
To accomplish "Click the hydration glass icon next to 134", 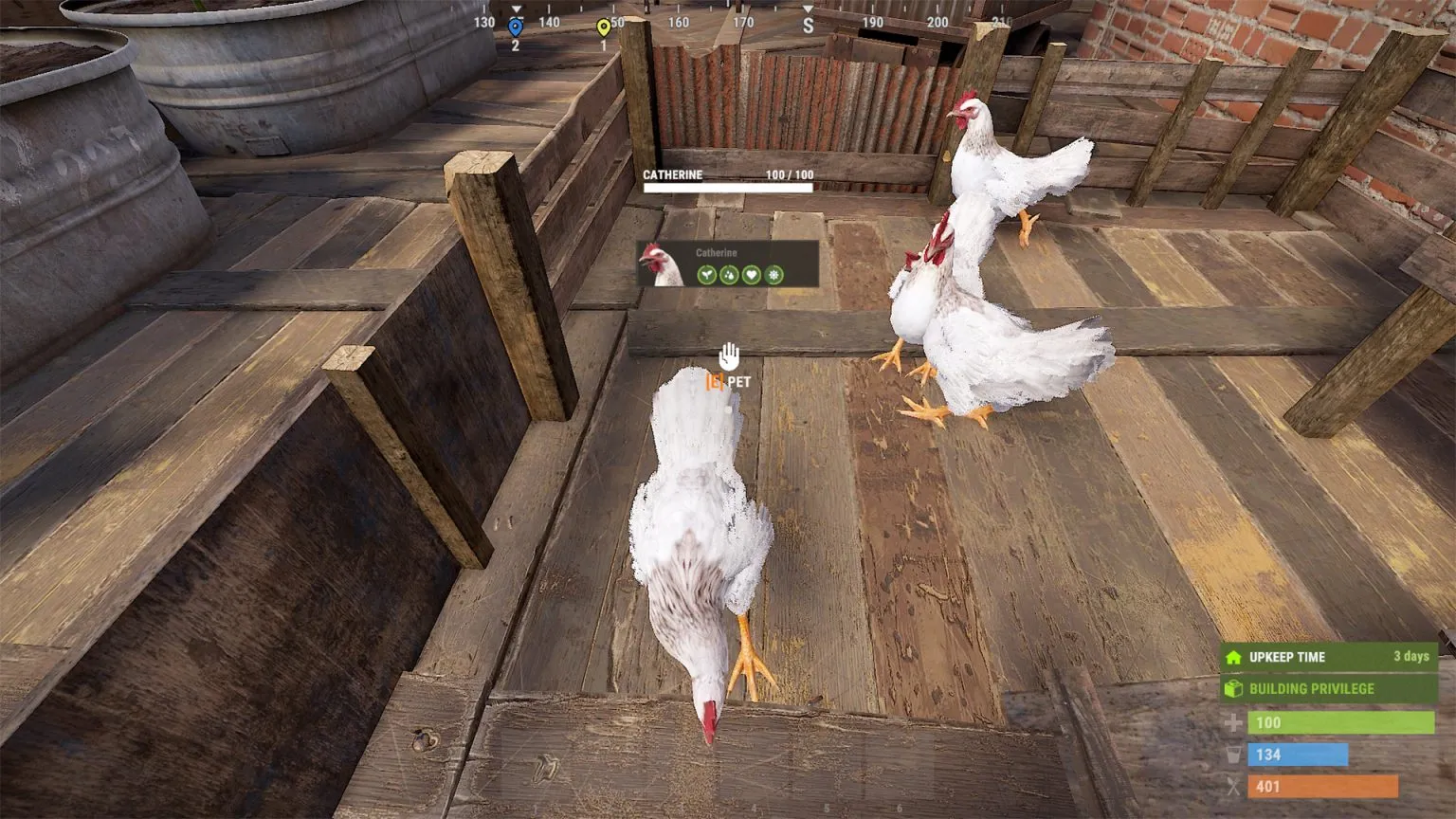I will click(x=1232, y=755).
